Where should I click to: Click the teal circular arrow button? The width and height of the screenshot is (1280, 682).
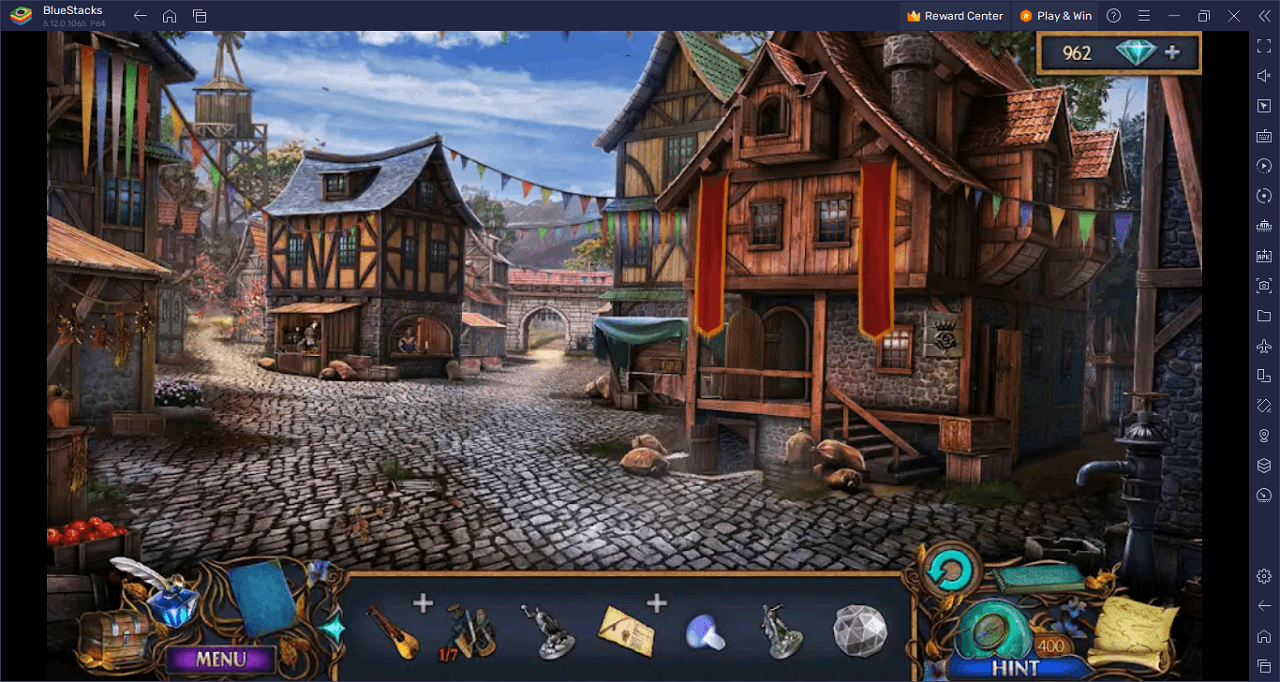(948, 571)
